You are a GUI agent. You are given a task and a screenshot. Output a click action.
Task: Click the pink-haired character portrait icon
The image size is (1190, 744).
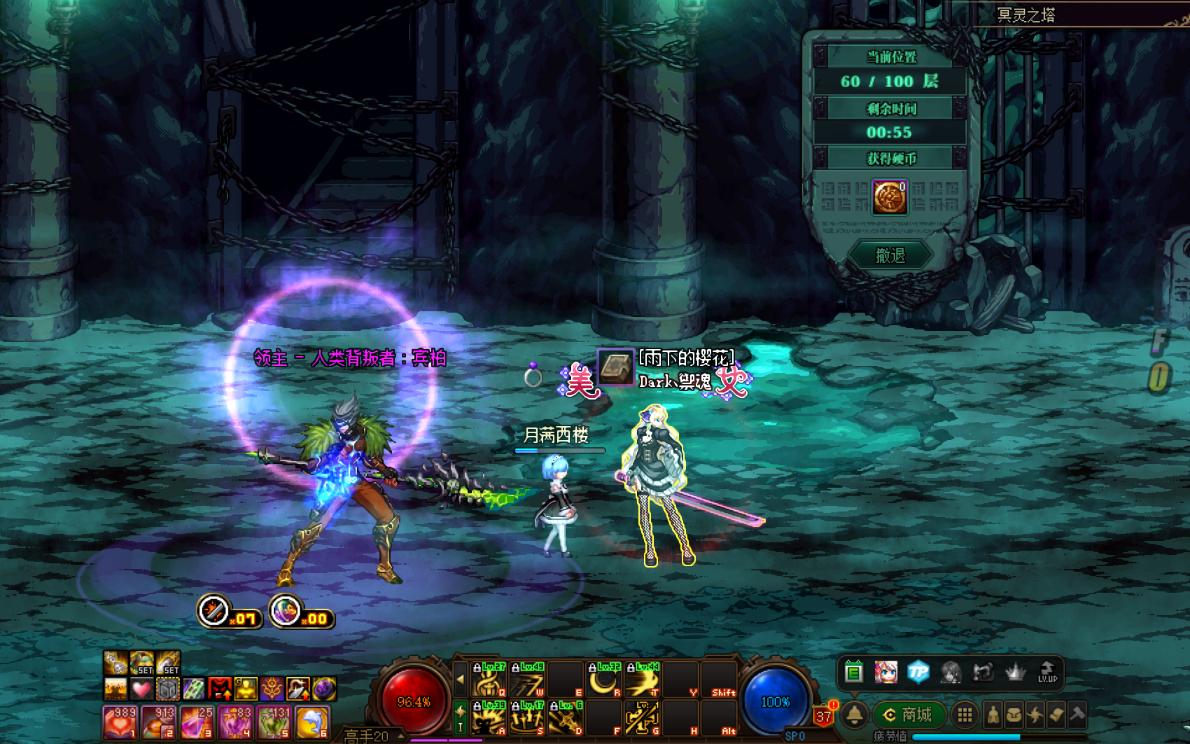[885, 672]
